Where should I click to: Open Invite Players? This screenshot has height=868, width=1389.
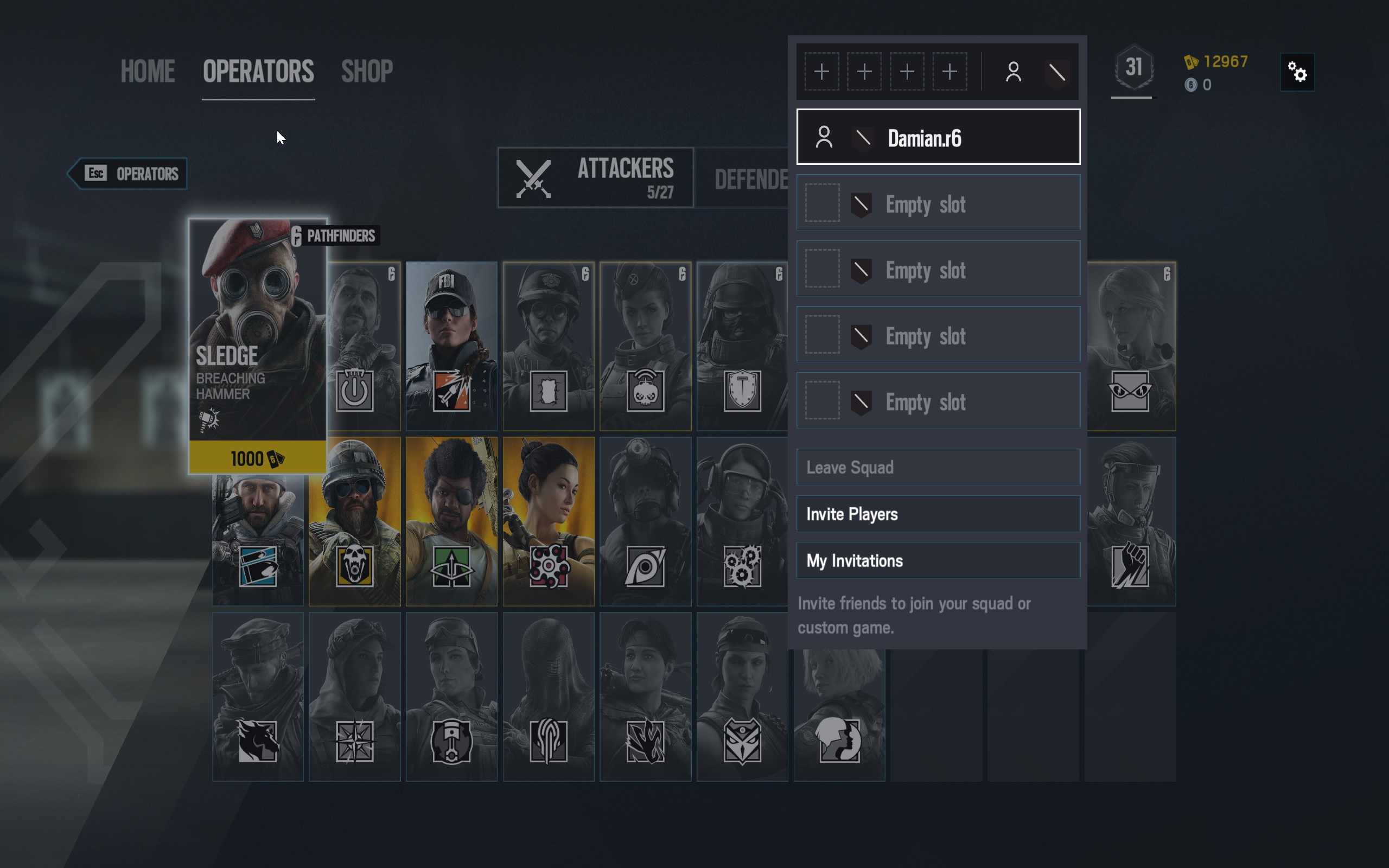(938, 514)
